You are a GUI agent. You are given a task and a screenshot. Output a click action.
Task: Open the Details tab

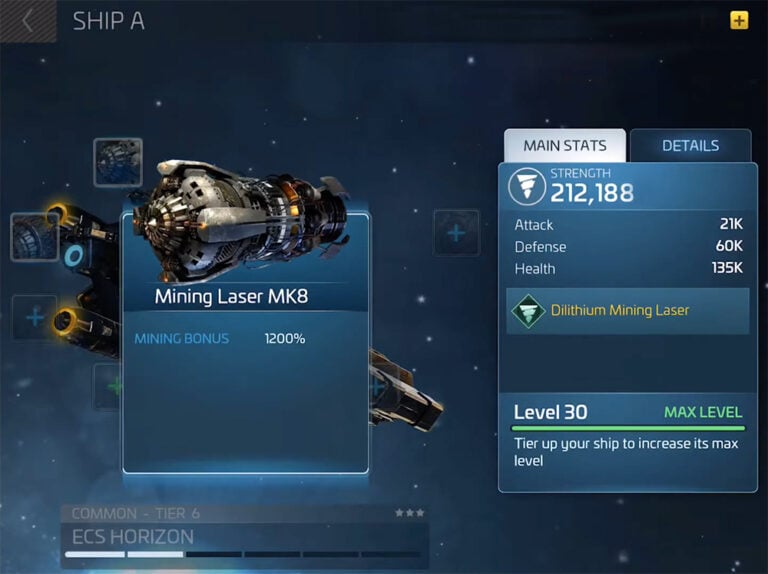(x=690, y=146)
